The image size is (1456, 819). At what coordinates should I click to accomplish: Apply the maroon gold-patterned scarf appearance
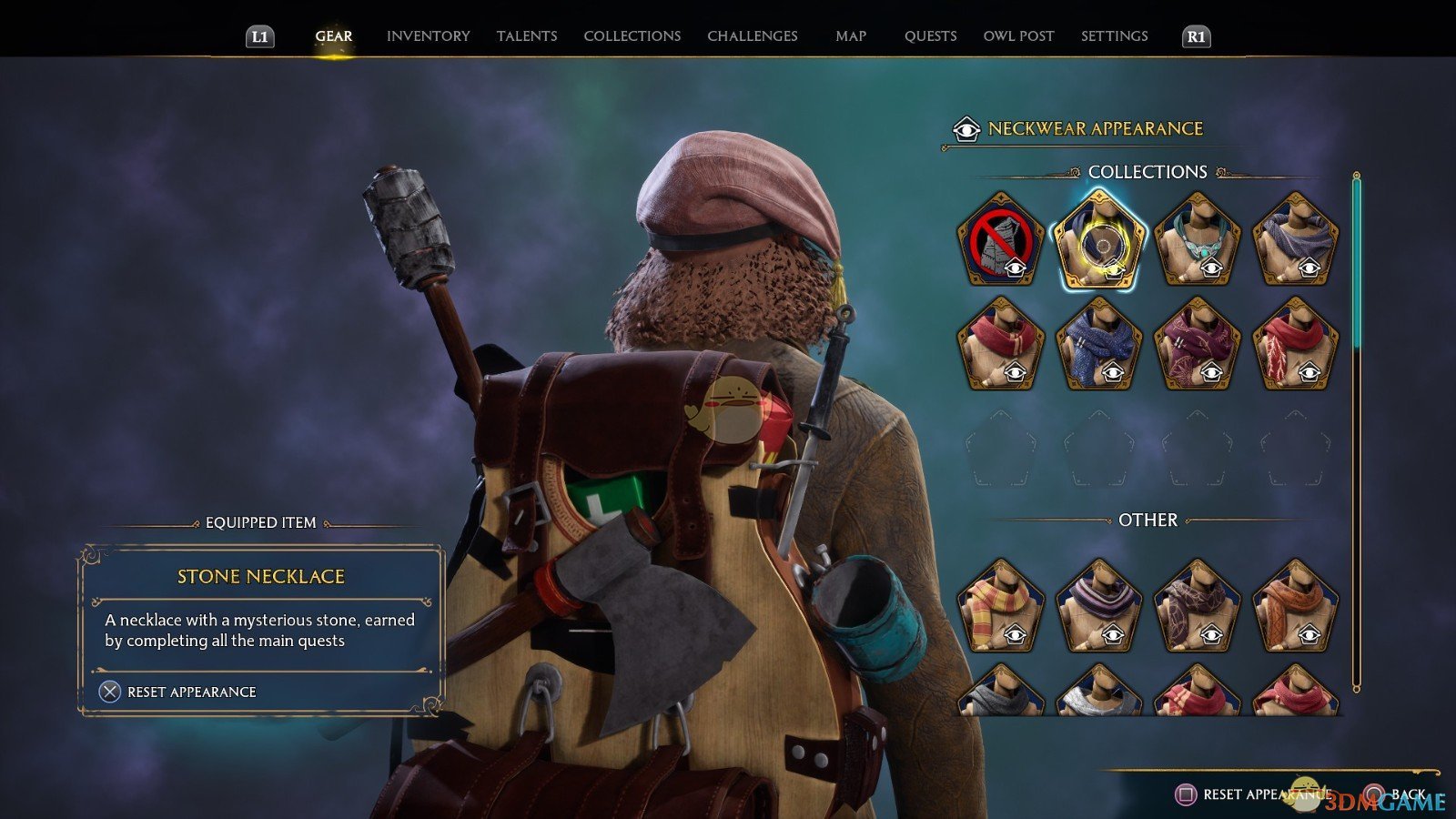[x=1197, y=345]
